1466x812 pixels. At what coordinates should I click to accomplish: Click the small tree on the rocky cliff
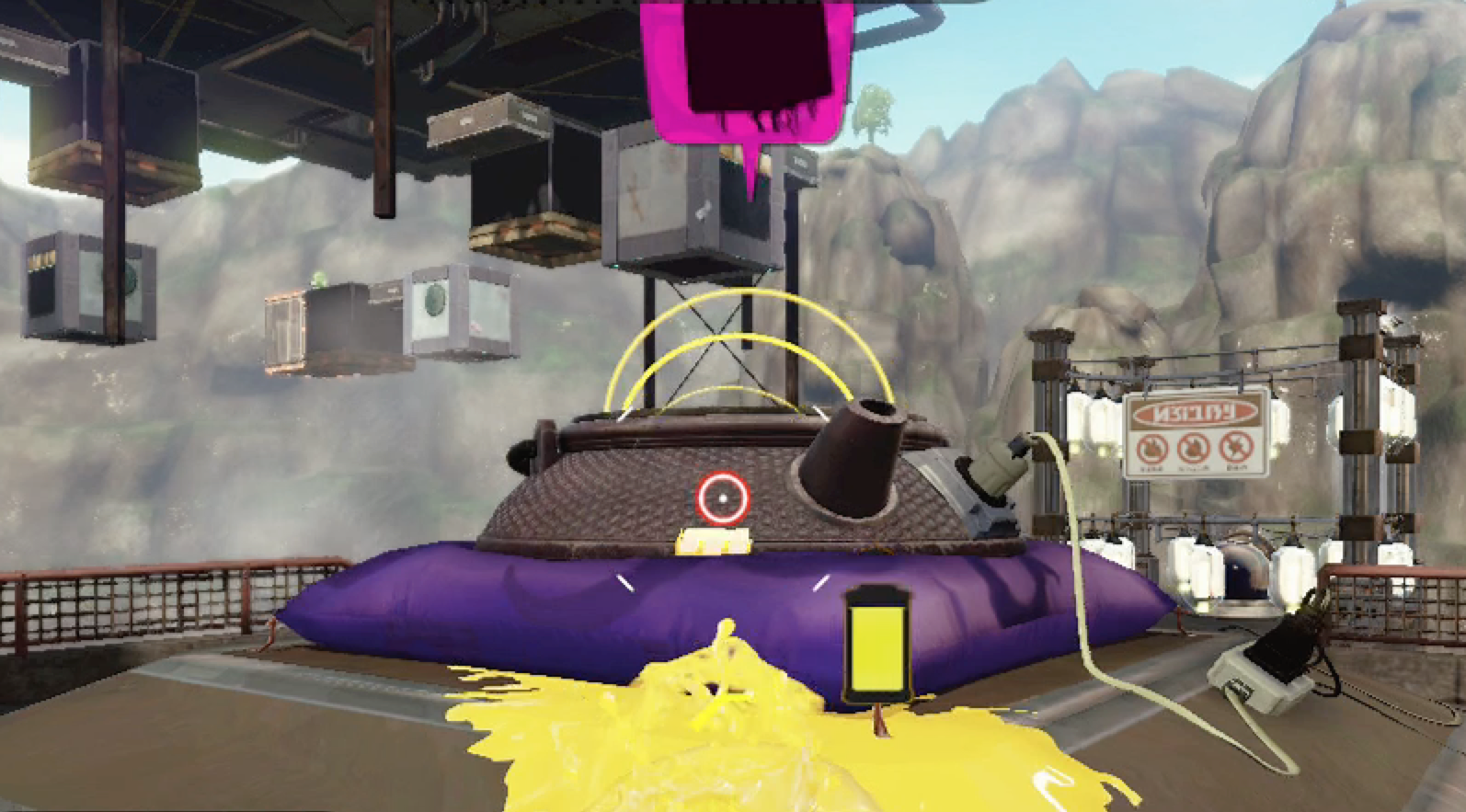[x=874, y=106]
